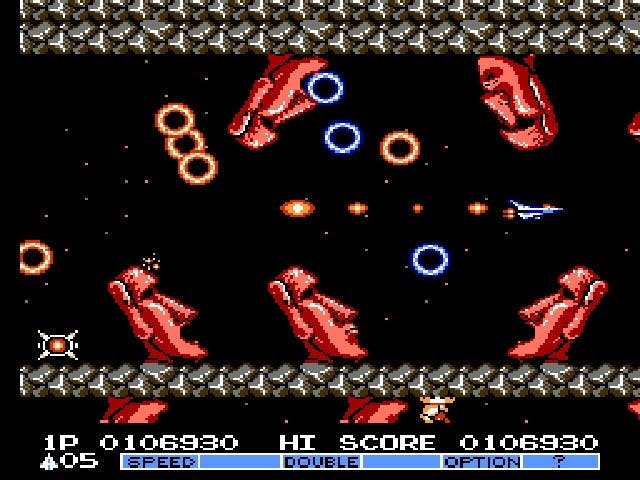Activate the OPTION power-up slot
The width and height of the screenshot is (640, 480).
click(x=481, y=462)
